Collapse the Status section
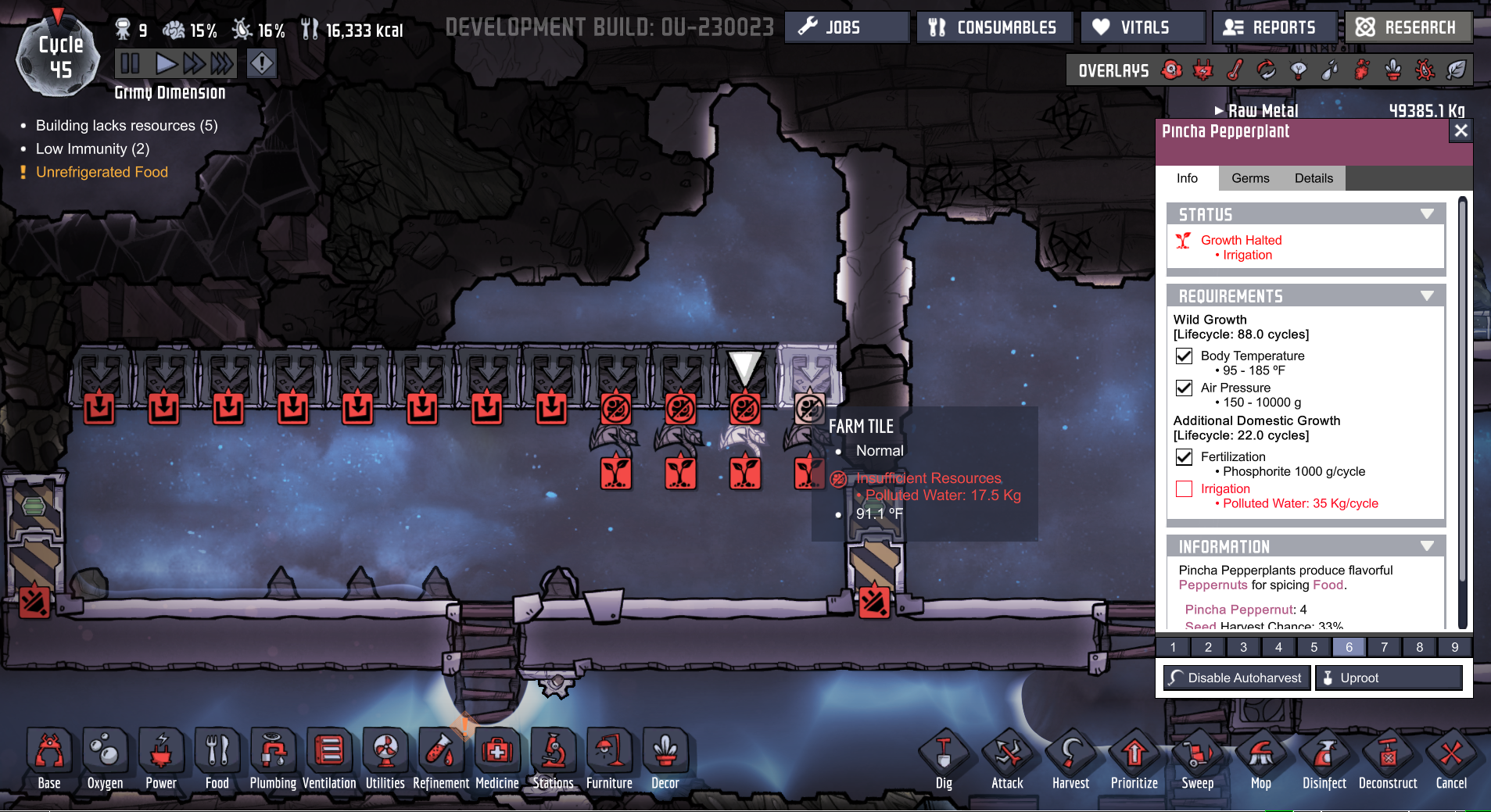1491x812 pixels. [1427, 214]
